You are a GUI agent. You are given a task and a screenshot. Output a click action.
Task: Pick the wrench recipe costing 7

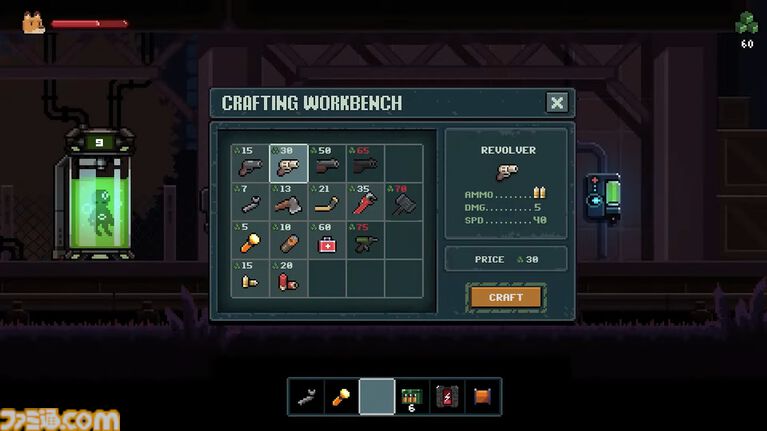click(251, 202)
